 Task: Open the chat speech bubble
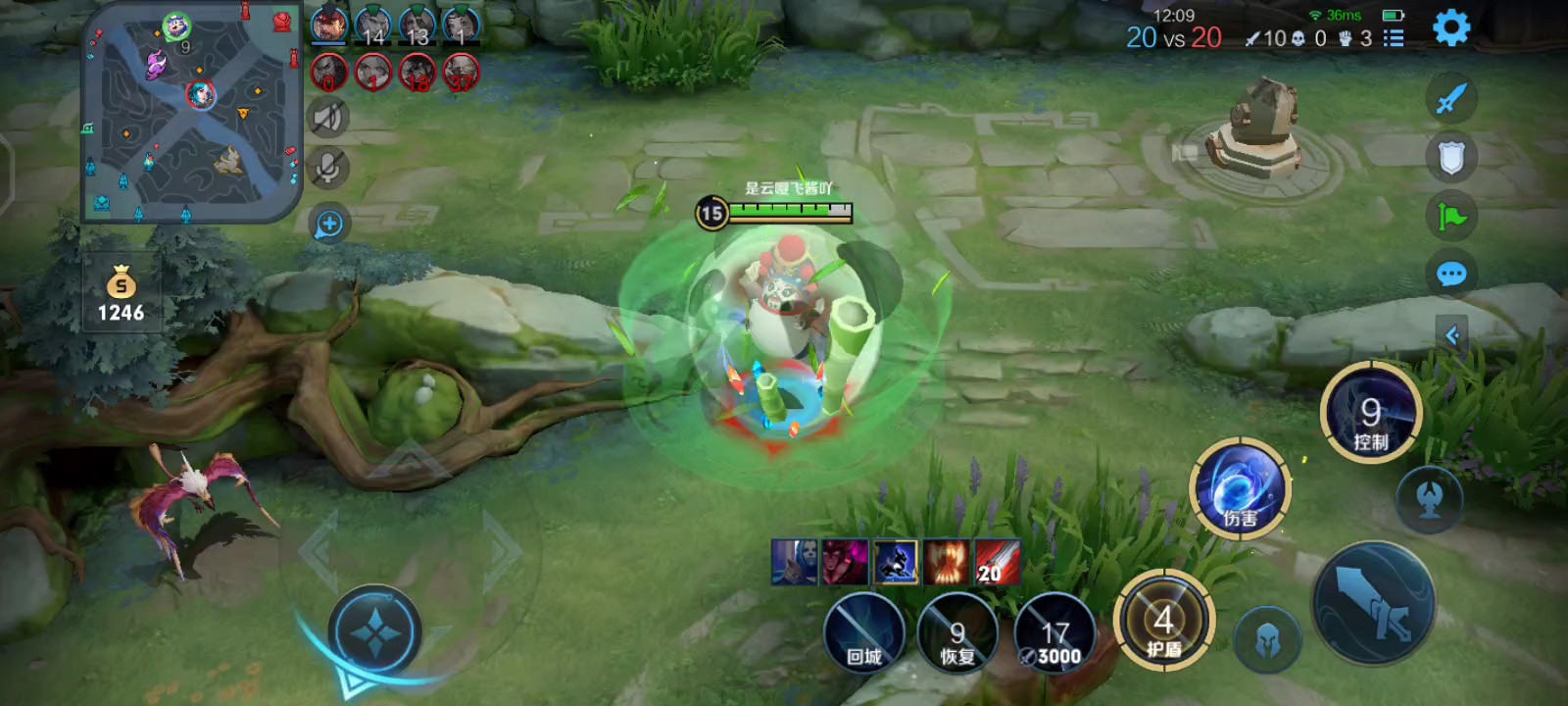1451,274
